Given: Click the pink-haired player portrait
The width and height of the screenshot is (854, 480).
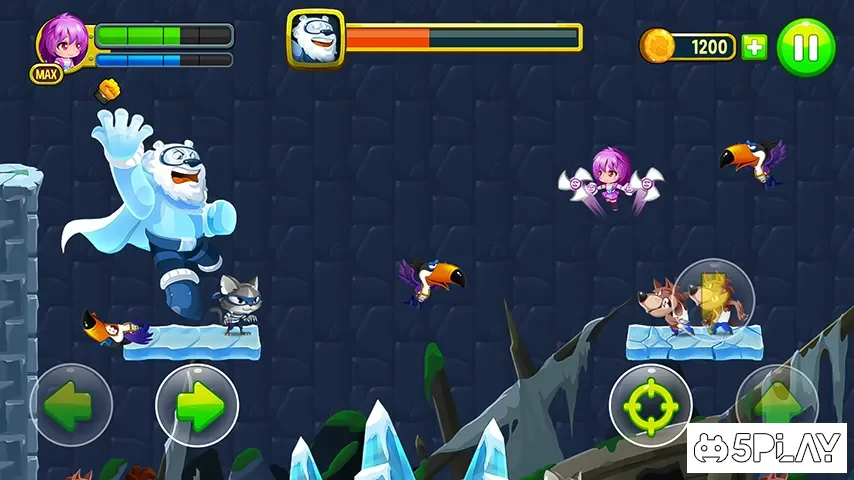Looking at the screenshot, I should 63,42.
